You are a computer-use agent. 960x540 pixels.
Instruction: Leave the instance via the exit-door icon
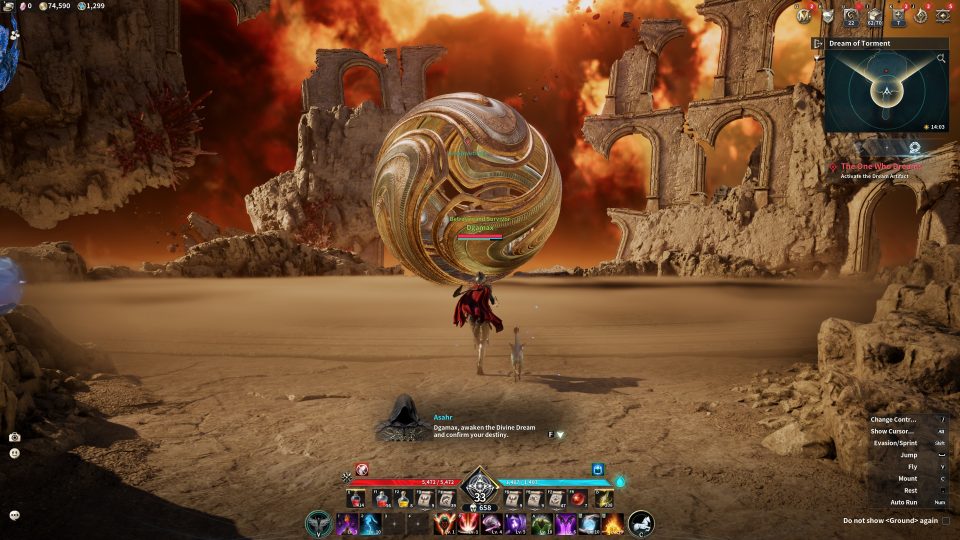tap(818, 43)
